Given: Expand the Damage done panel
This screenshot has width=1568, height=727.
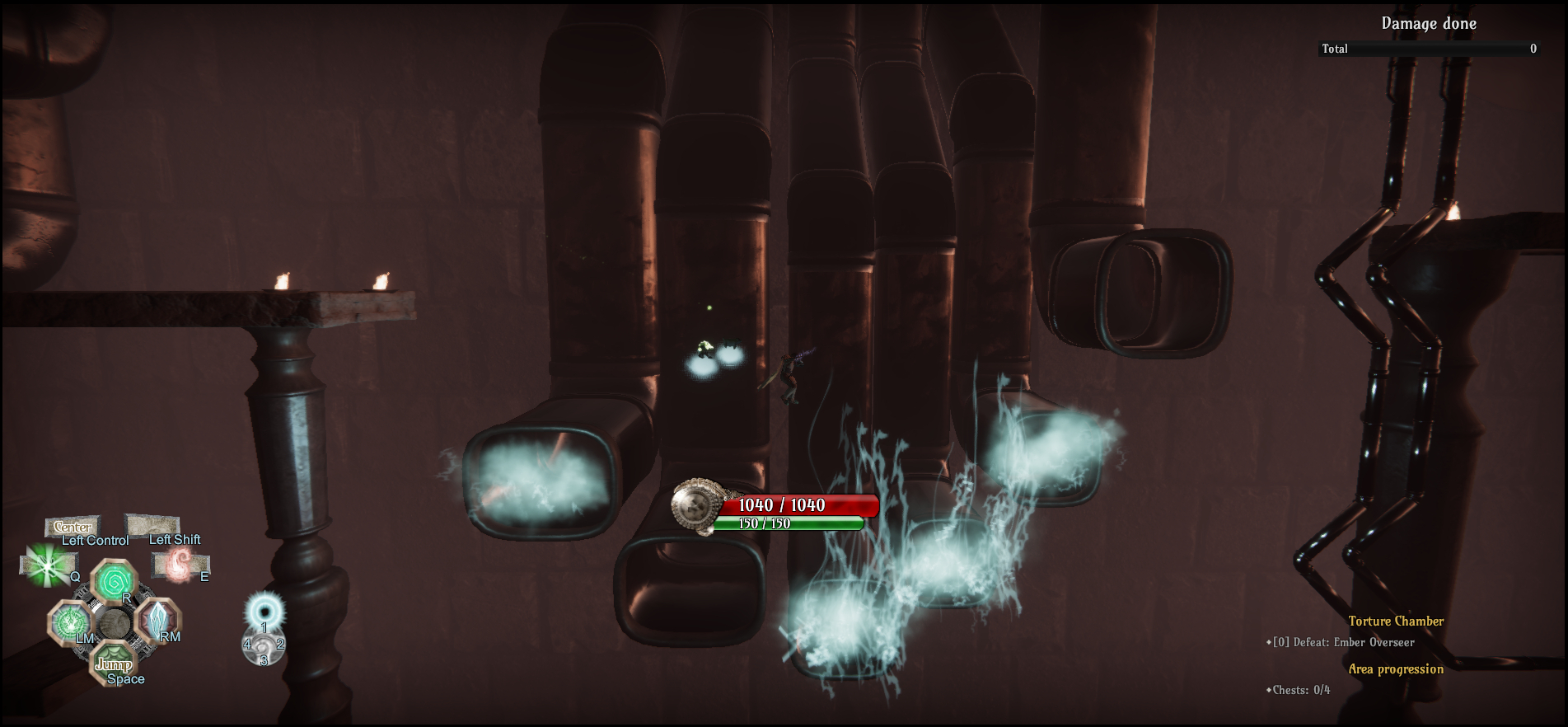Looking at the screenshot, I should click(1429, 24).
